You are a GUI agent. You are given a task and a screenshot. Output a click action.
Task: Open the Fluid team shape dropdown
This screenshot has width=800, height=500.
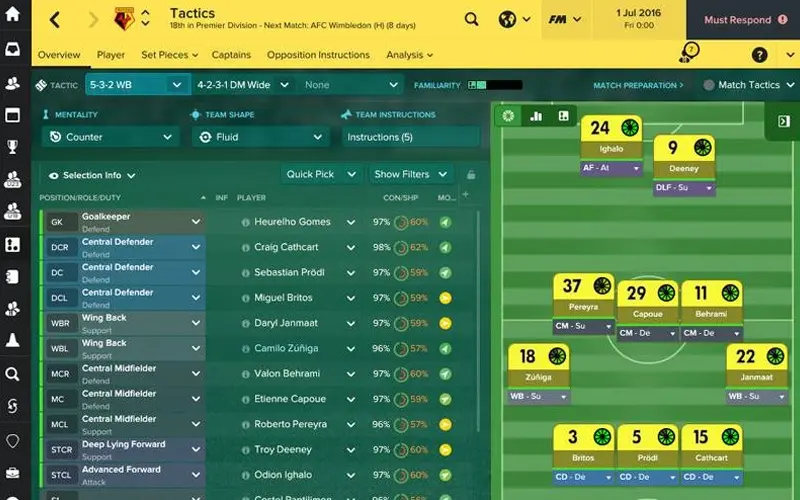259,137
